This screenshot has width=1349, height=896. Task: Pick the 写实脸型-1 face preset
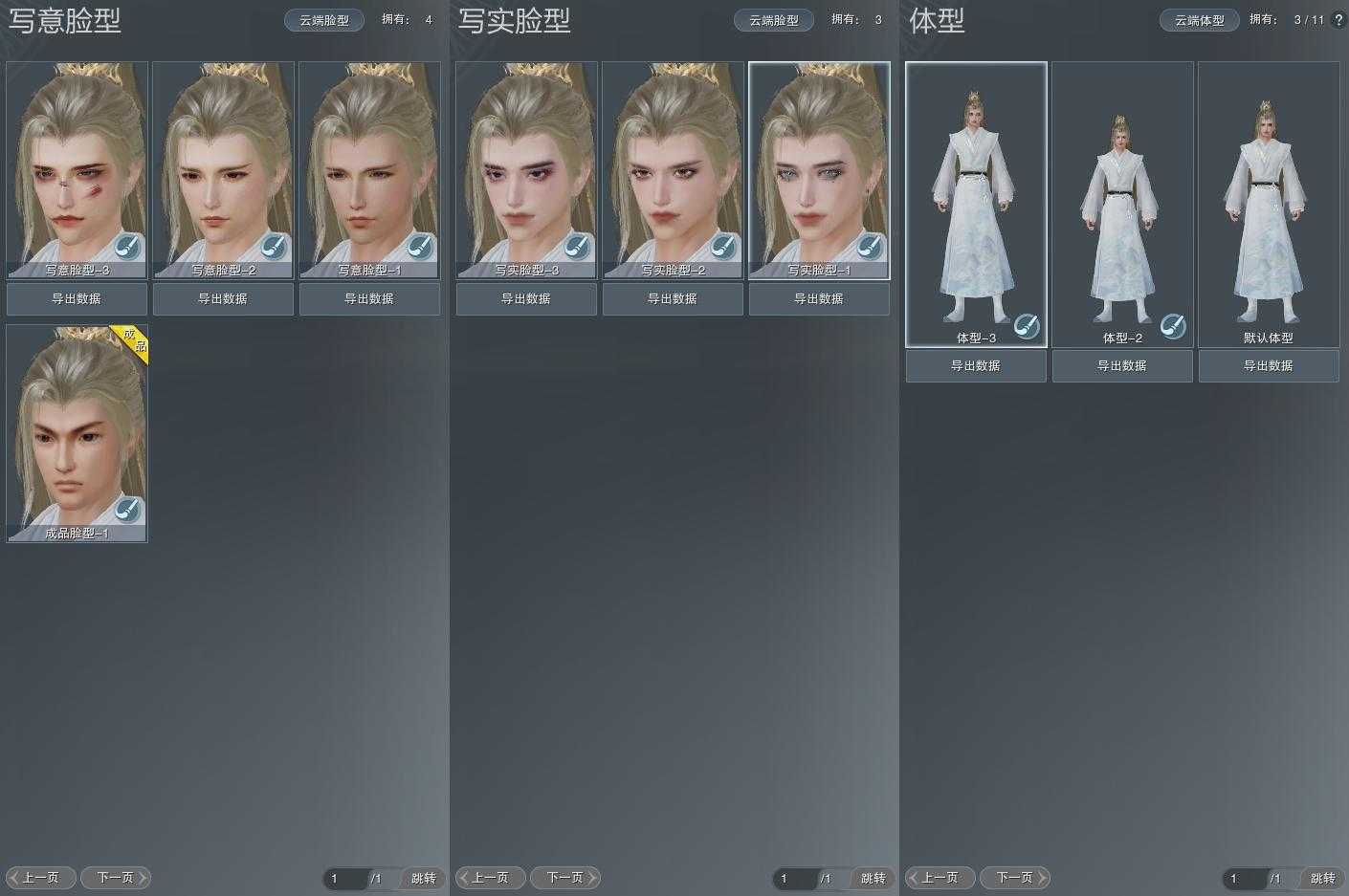click(x=819, y=163)
